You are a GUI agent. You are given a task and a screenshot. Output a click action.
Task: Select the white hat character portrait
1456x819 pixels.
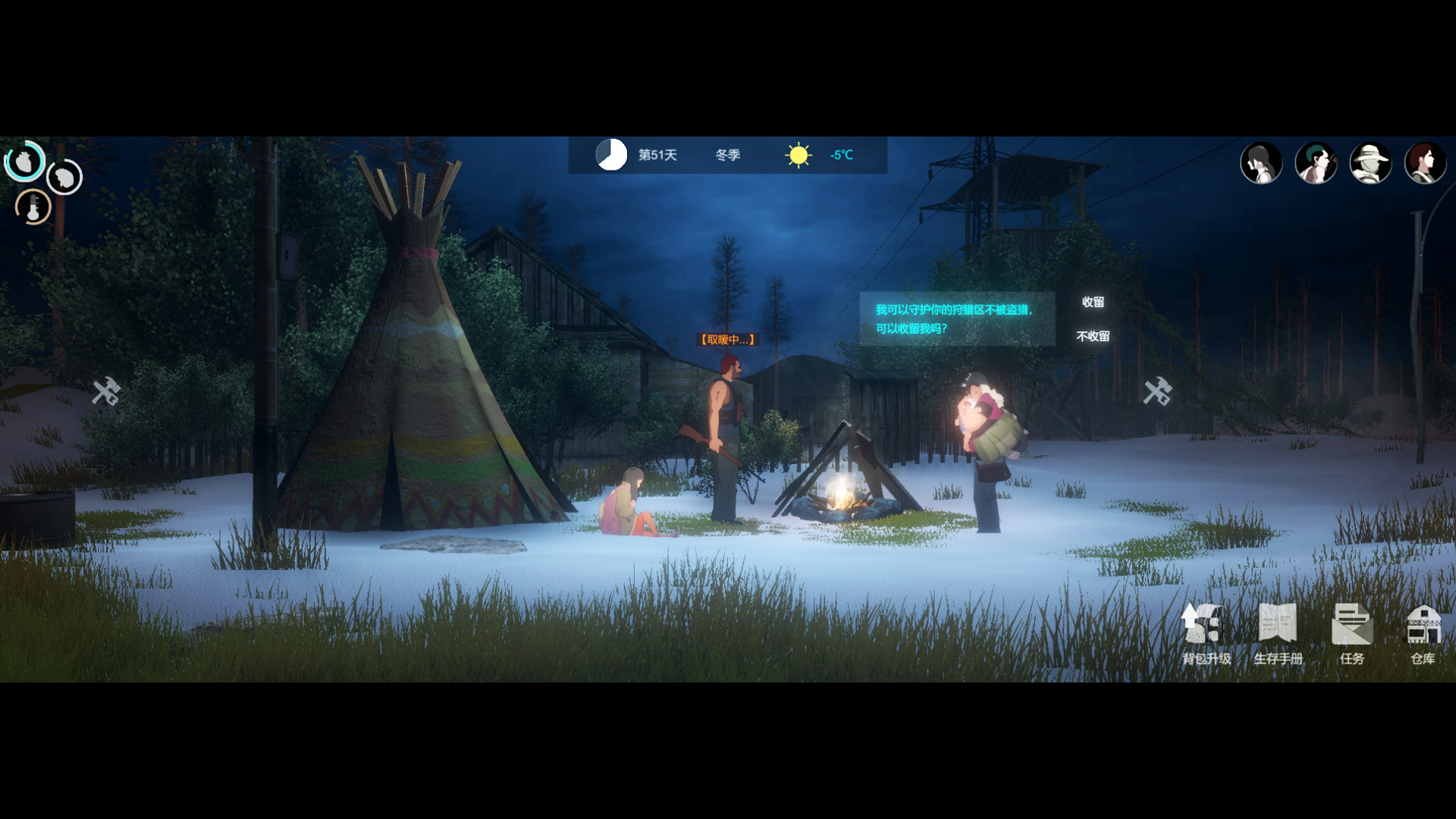click(x=1370, y=163)
